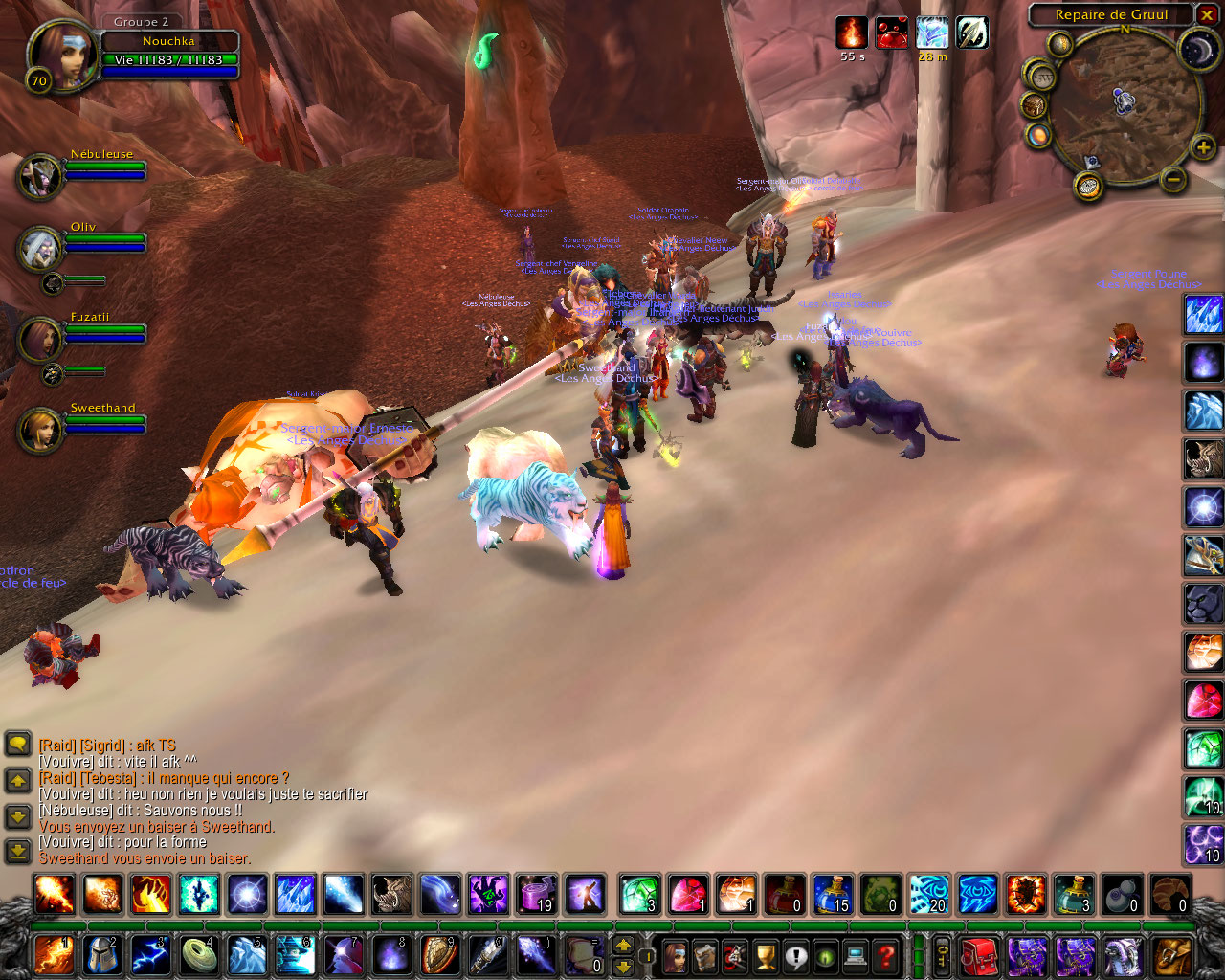Open the help request red question mark
This screenshot has width=1225, height=980.
[886, 955]
